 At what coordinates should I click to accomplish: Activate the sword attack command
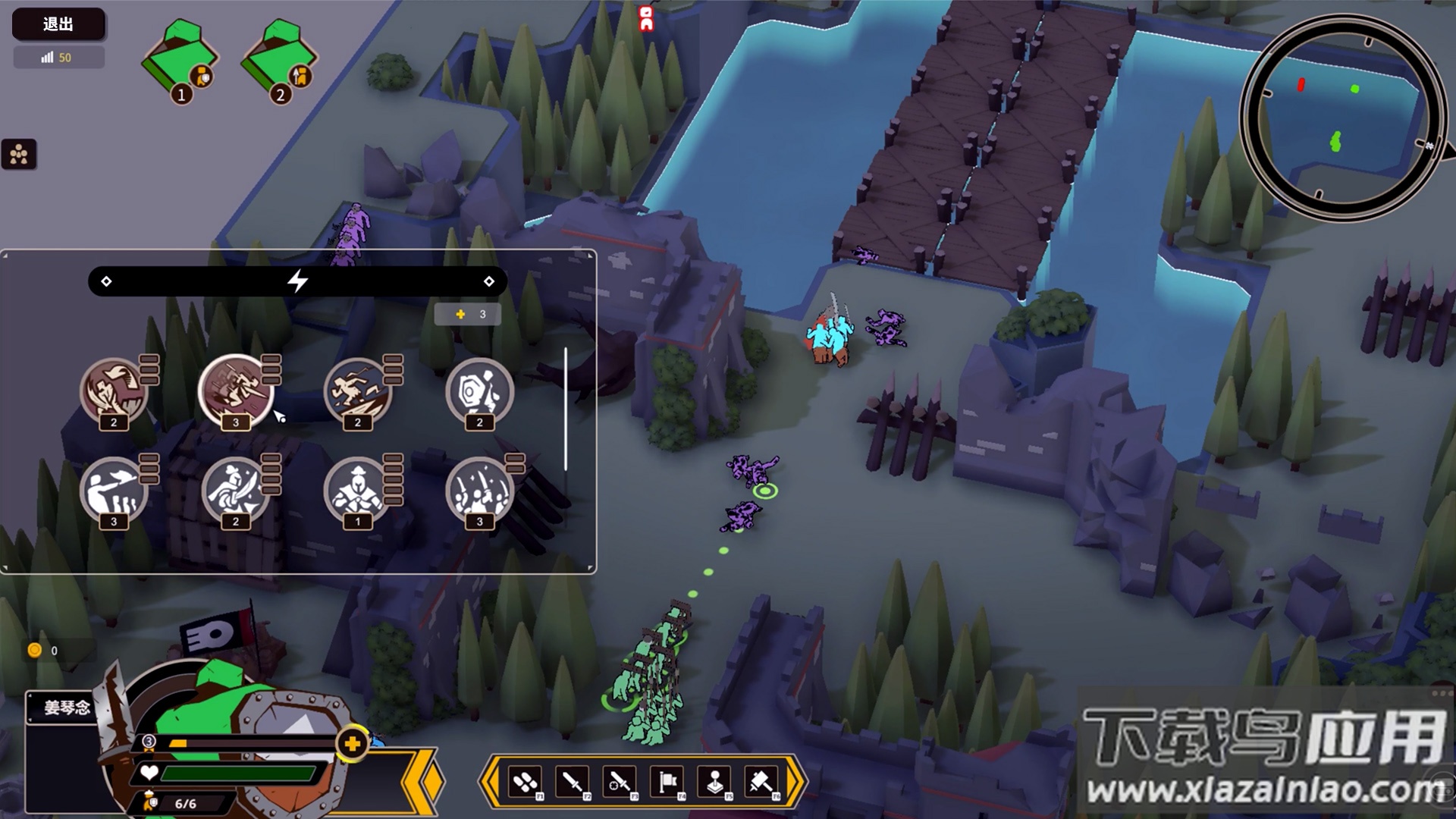pos(573,781)
